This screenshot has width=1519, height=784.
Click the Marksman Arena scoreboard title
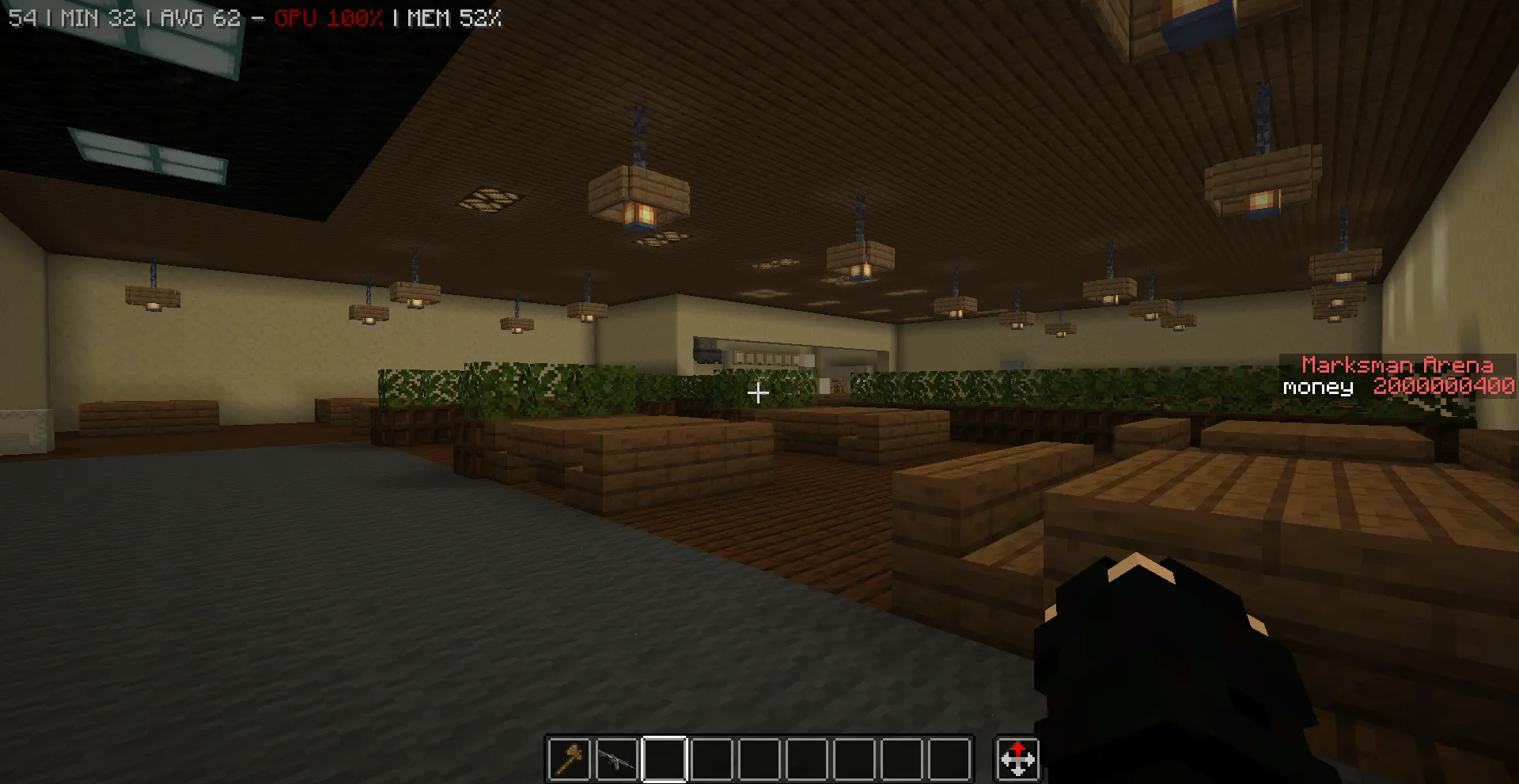(1397, 366)
